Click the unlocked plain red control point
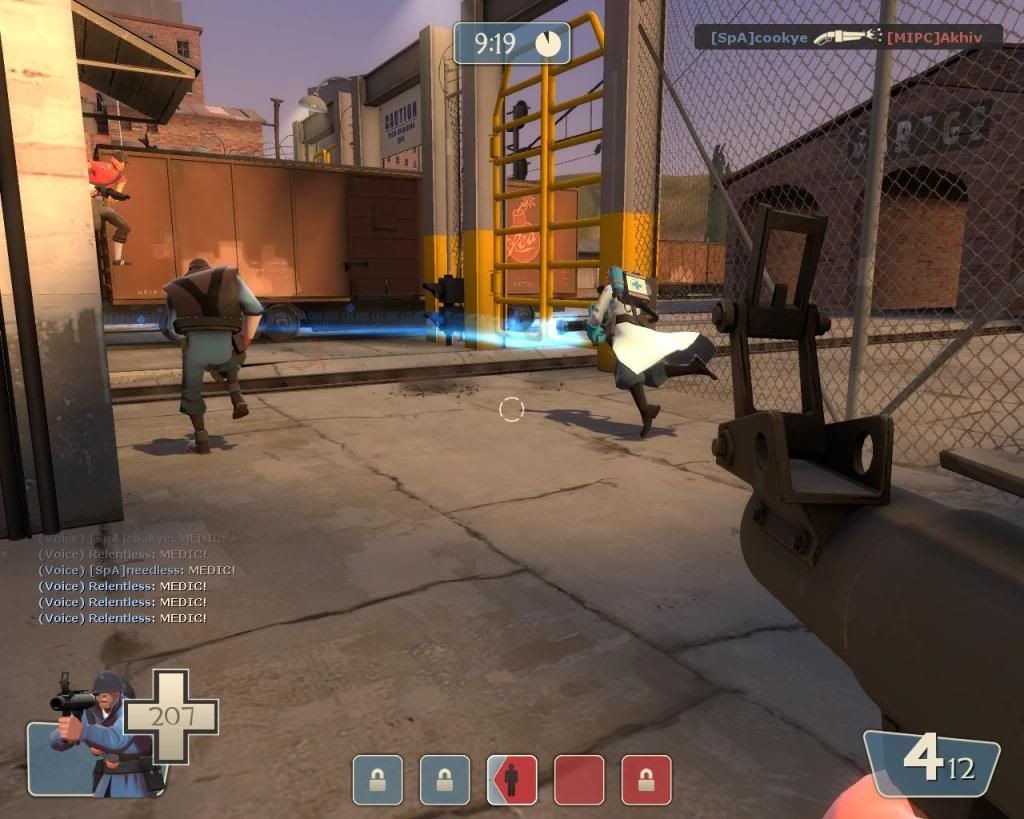This screenshot has width=1024, height=819. [x=579, y=780]
